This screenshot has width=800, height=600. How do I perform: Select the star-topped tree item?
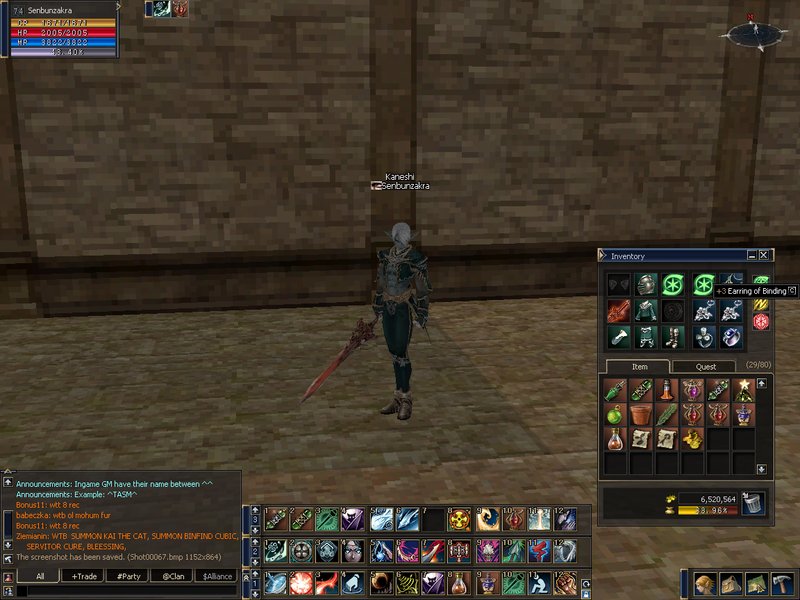(745, 387)
